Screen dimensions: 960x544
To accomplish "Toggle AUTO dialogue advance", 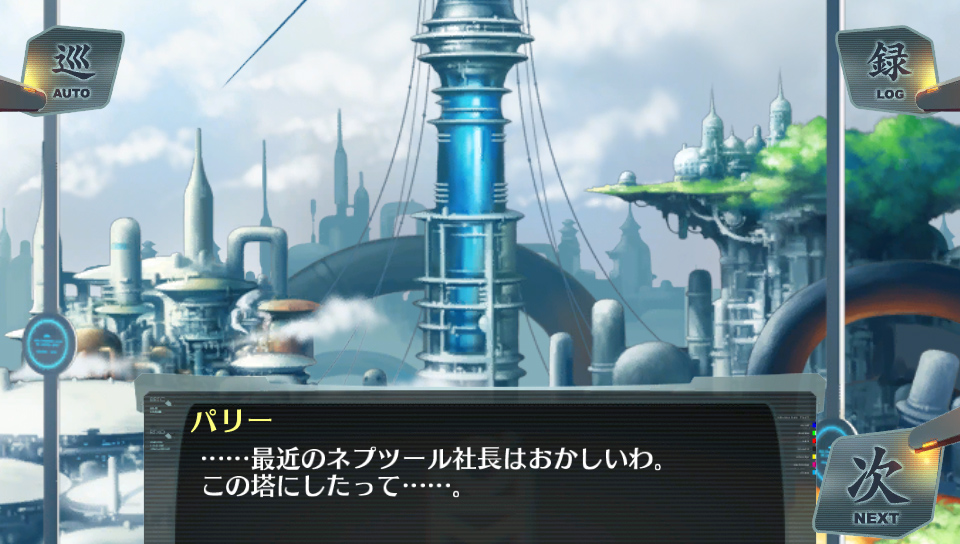I will [x=71, y=70].
